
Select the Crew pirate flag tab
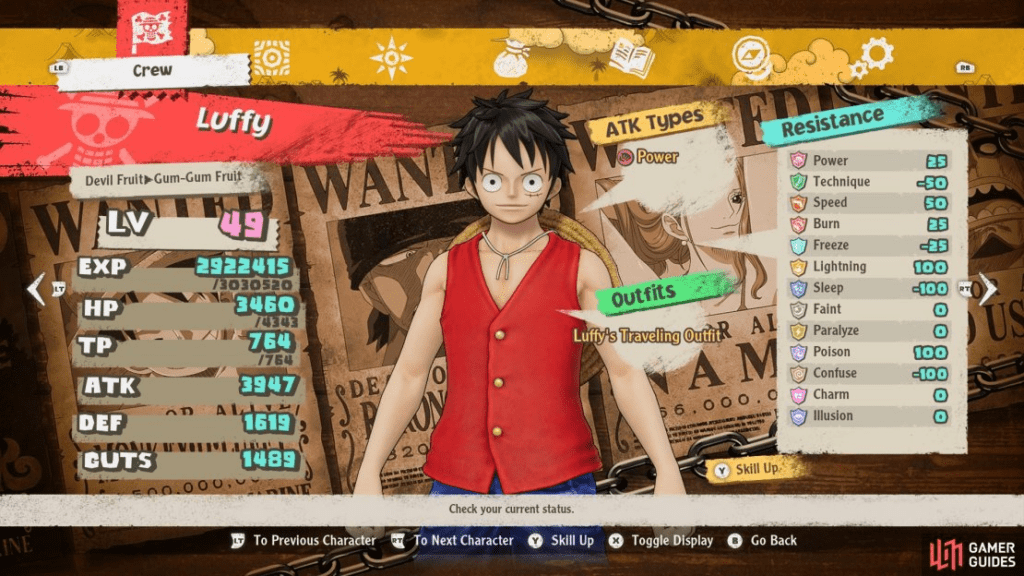[151, 30]
